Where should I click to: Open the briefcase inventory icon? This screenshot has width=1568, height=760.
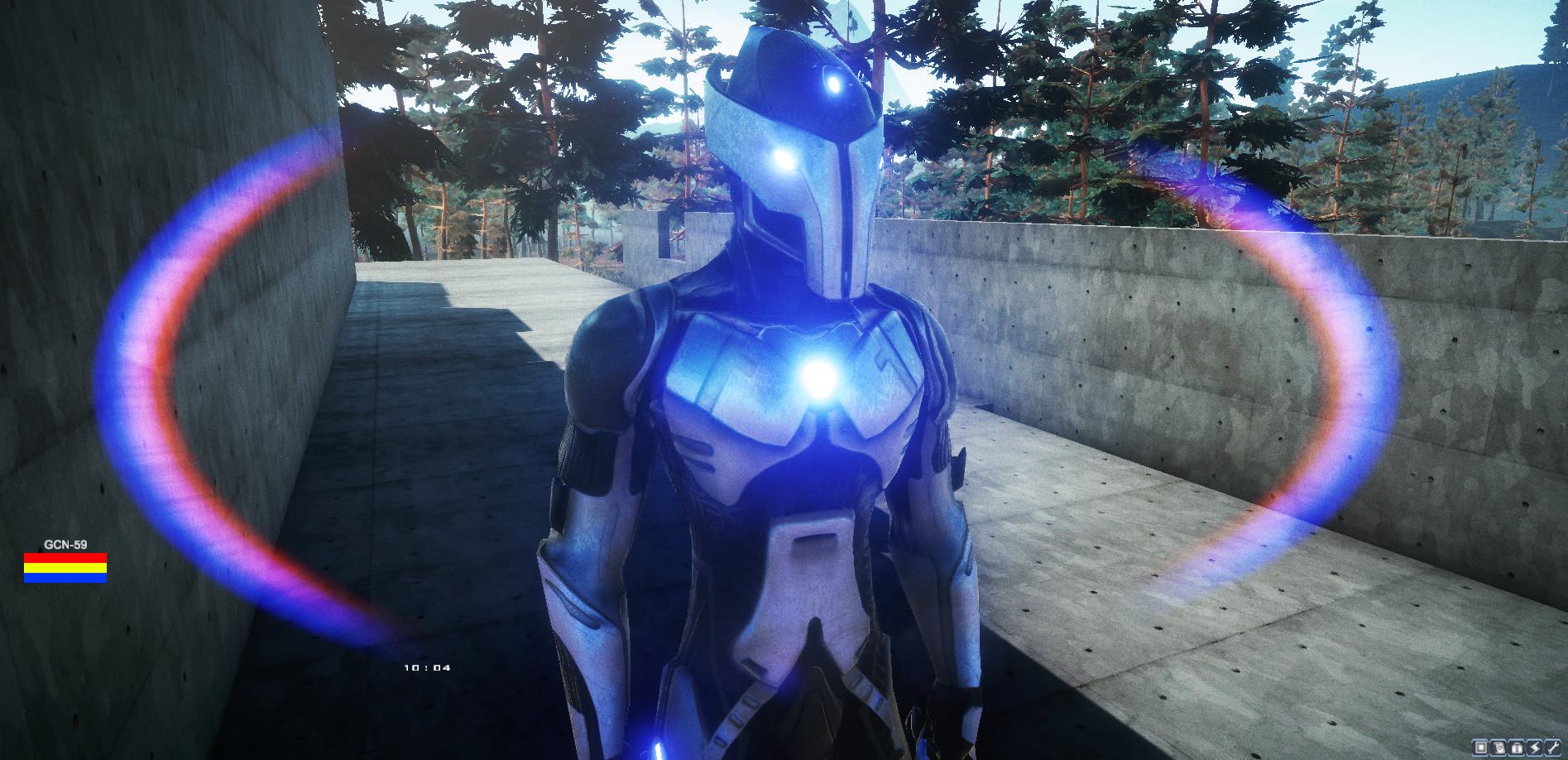click(x=1517, y=748)
